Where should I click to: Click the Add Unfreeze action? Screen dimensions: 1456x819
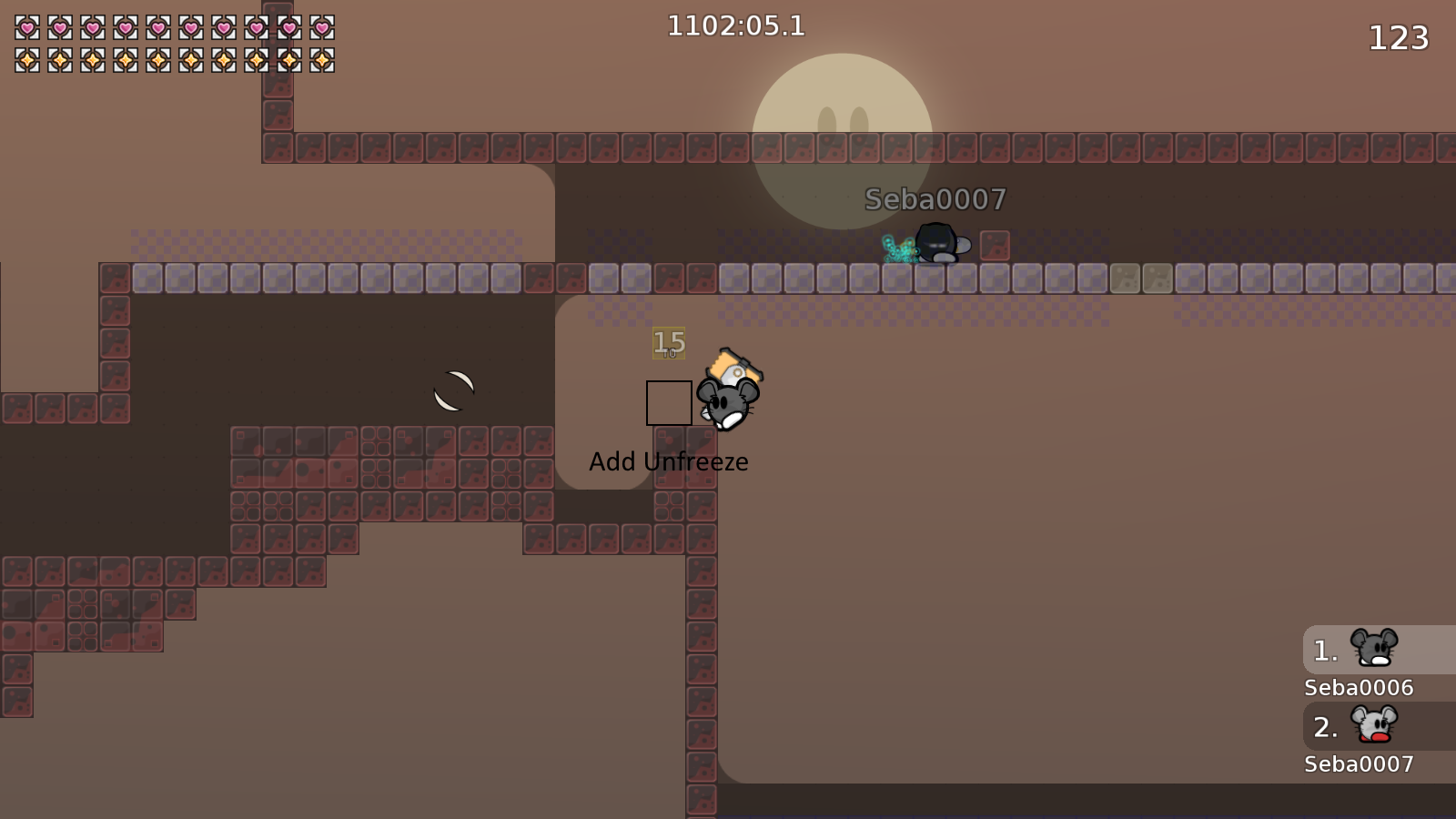coord(669,461)
